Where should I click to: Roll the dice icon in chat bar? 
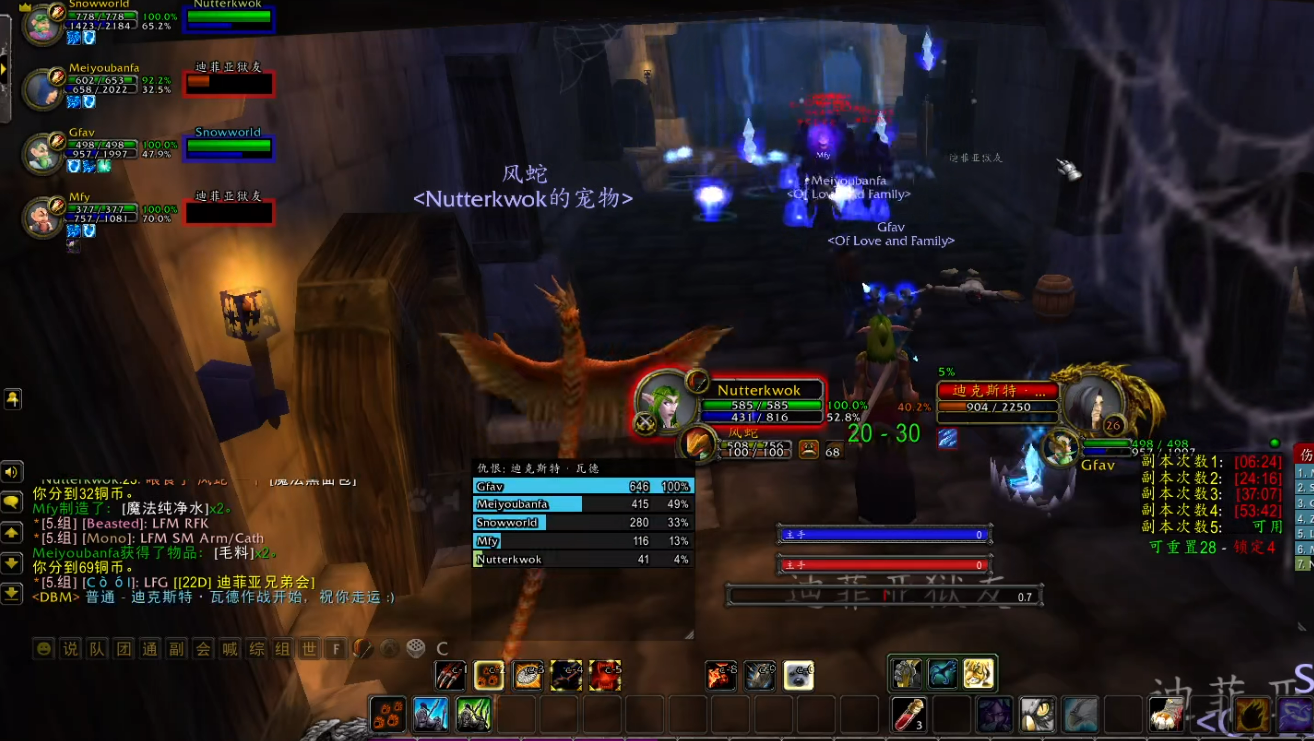tap(415, 649)
